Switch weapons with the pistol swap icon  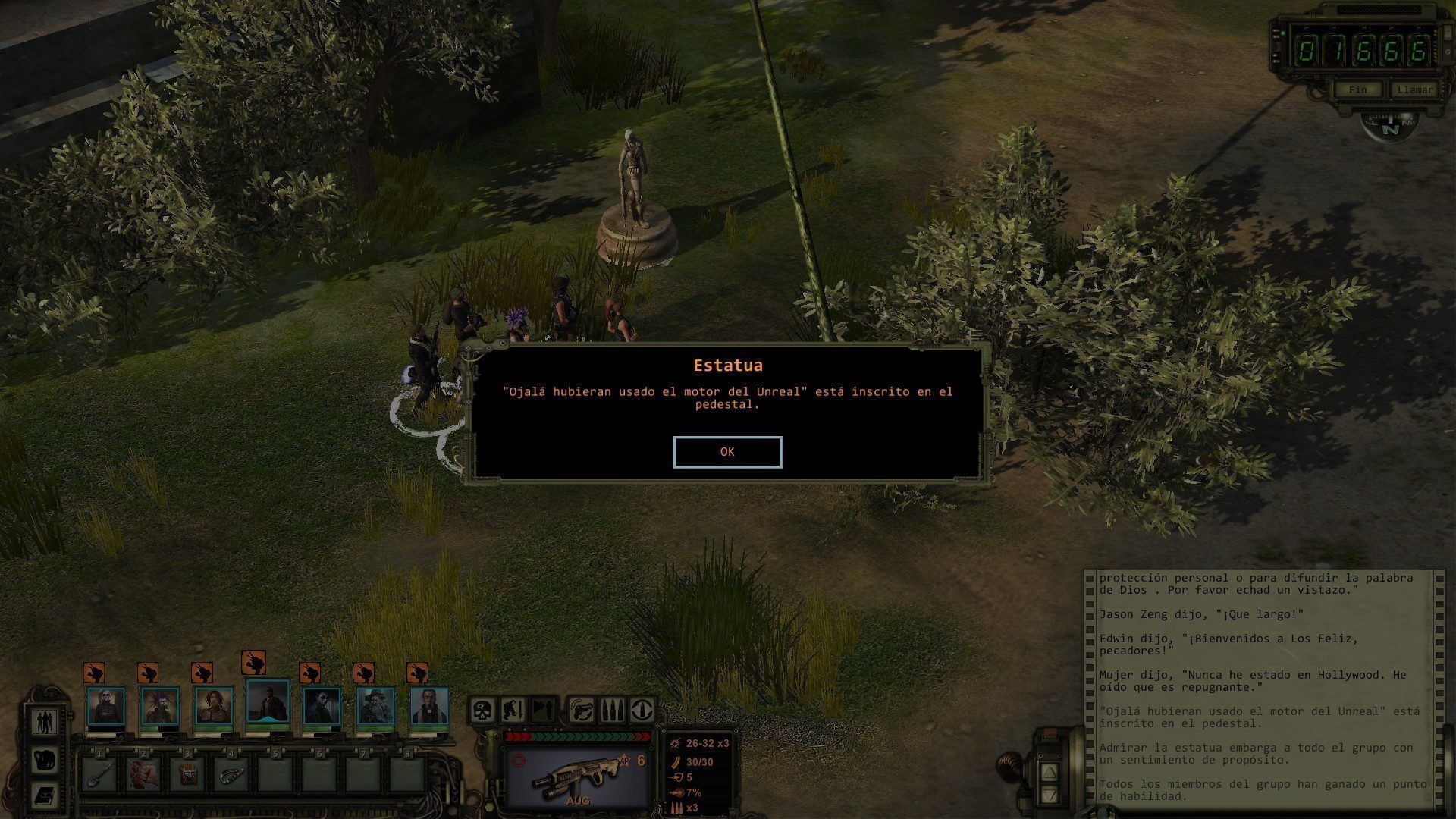[x=582, y=711]
